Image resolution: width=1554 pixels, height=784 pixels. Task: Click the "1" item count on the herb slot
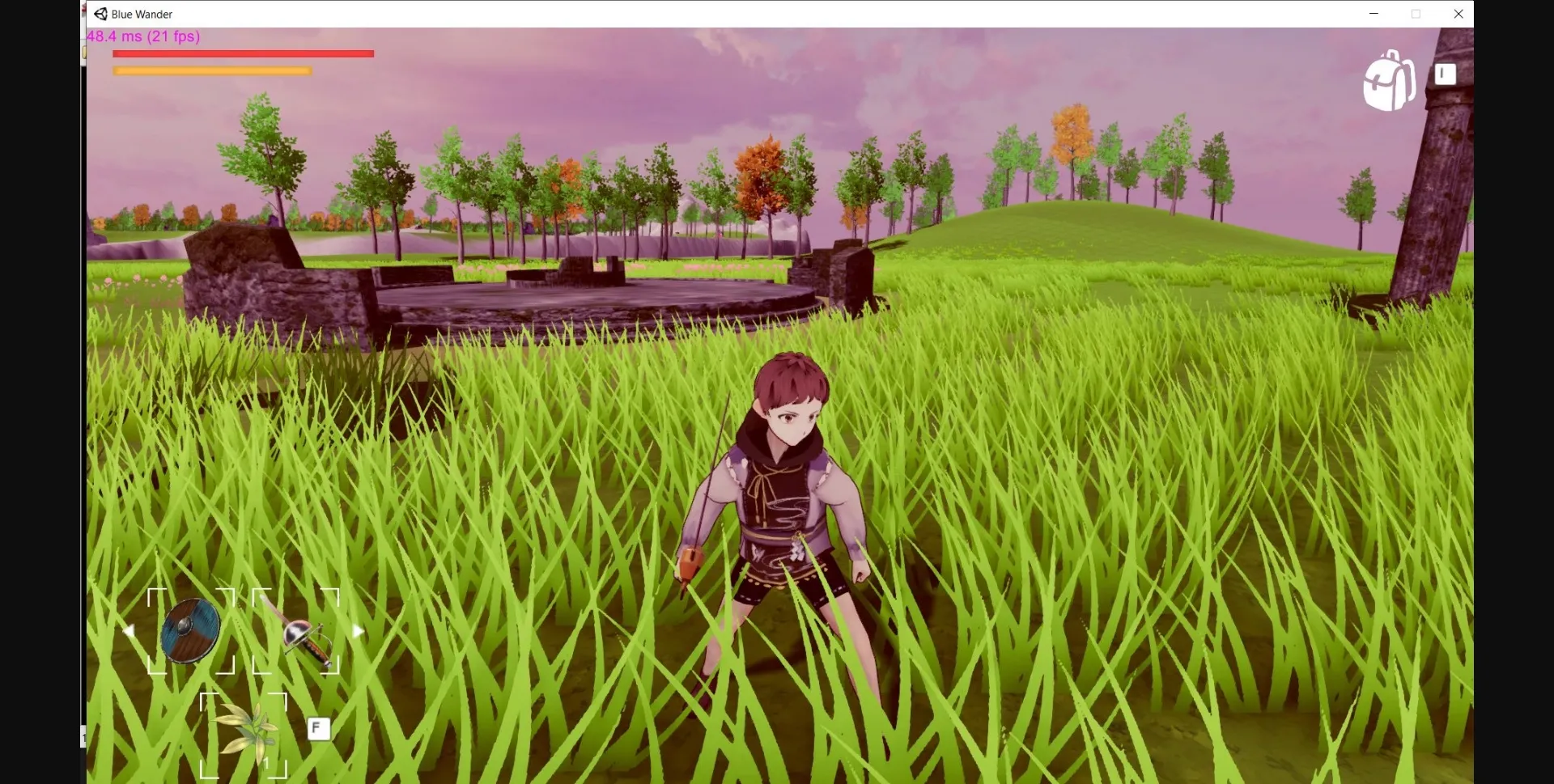click(266, 763)
